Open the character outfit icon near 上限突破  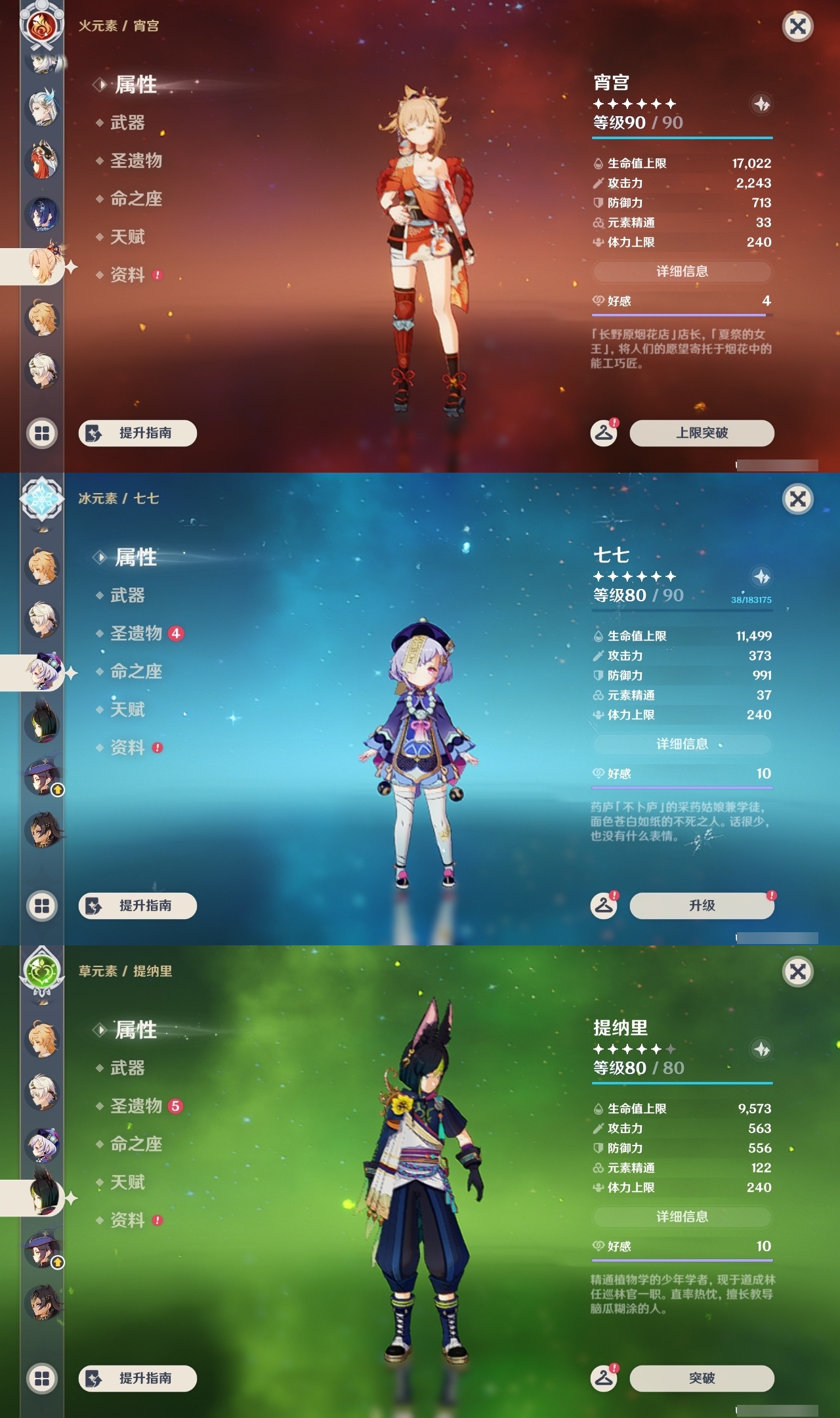(x=603, y=433)
